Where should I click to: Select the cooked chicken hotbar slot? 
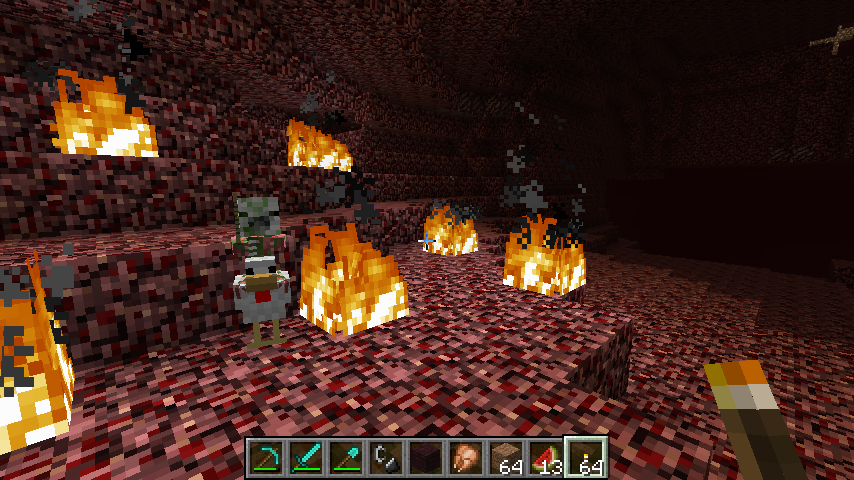(466, 458)
